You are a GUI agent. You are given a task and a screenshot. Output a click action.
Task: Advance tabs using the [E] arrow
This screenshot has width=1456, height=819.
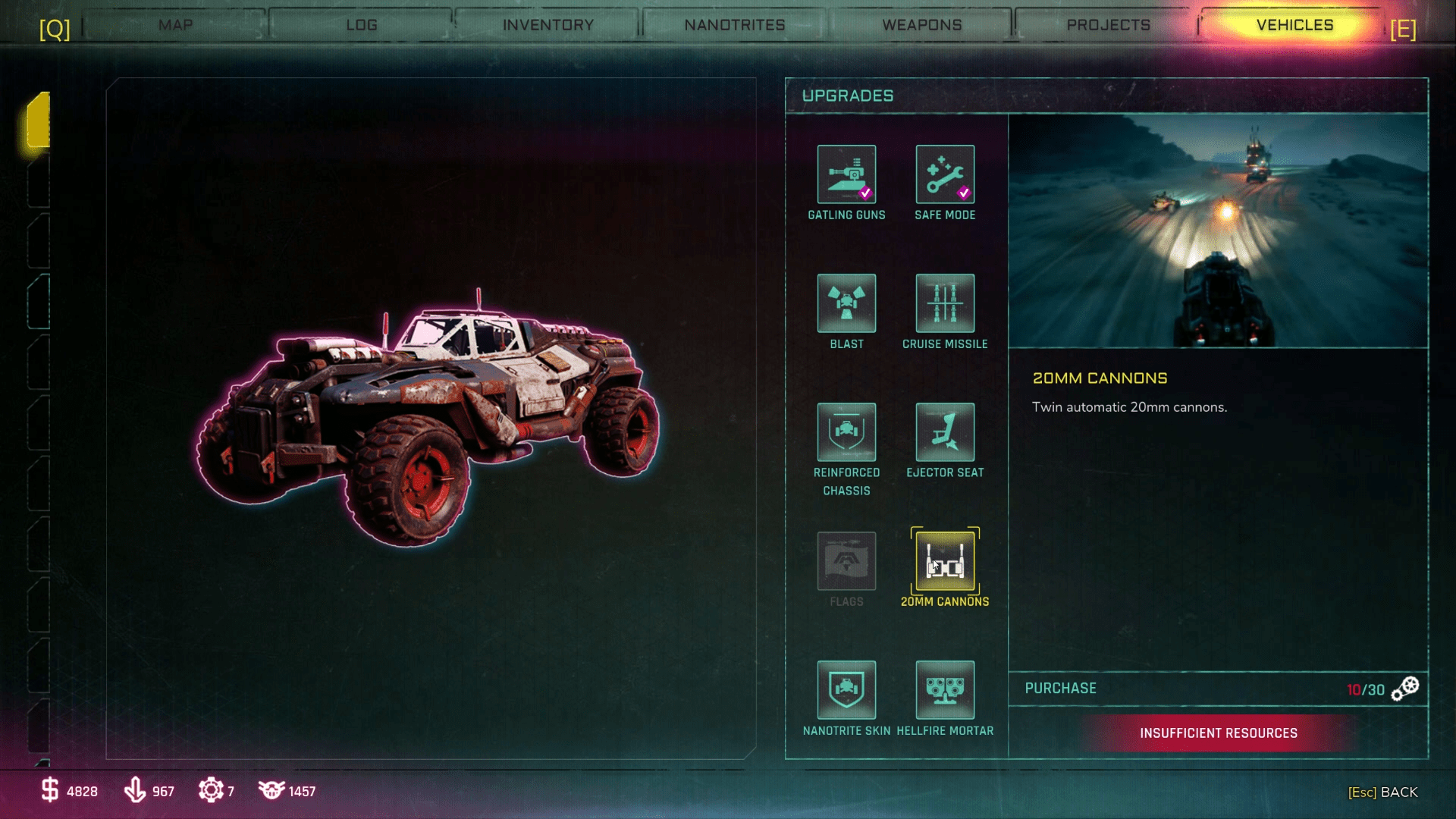pyautogui.click(x=1404, y=30)
